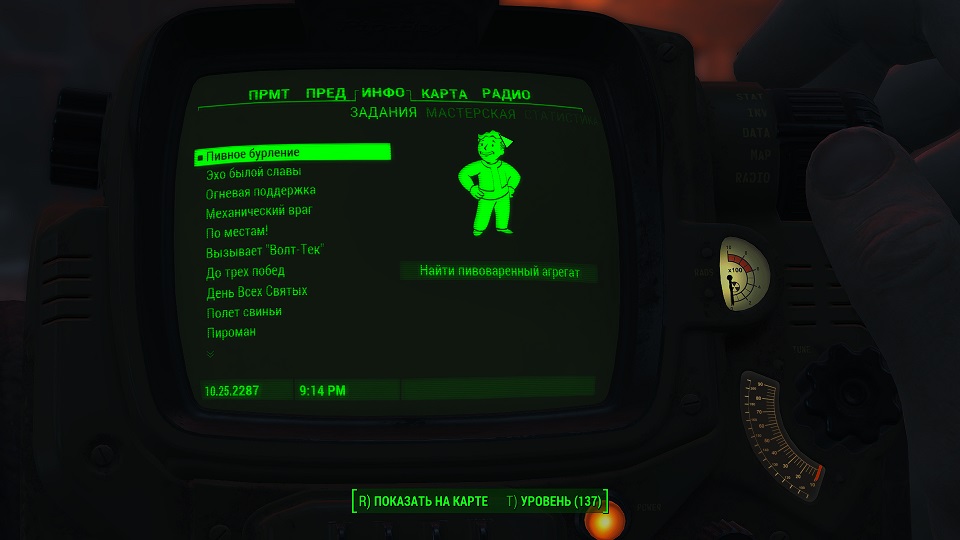
Task: Pick the quest По местам!
Action: [x=230, y=232]
